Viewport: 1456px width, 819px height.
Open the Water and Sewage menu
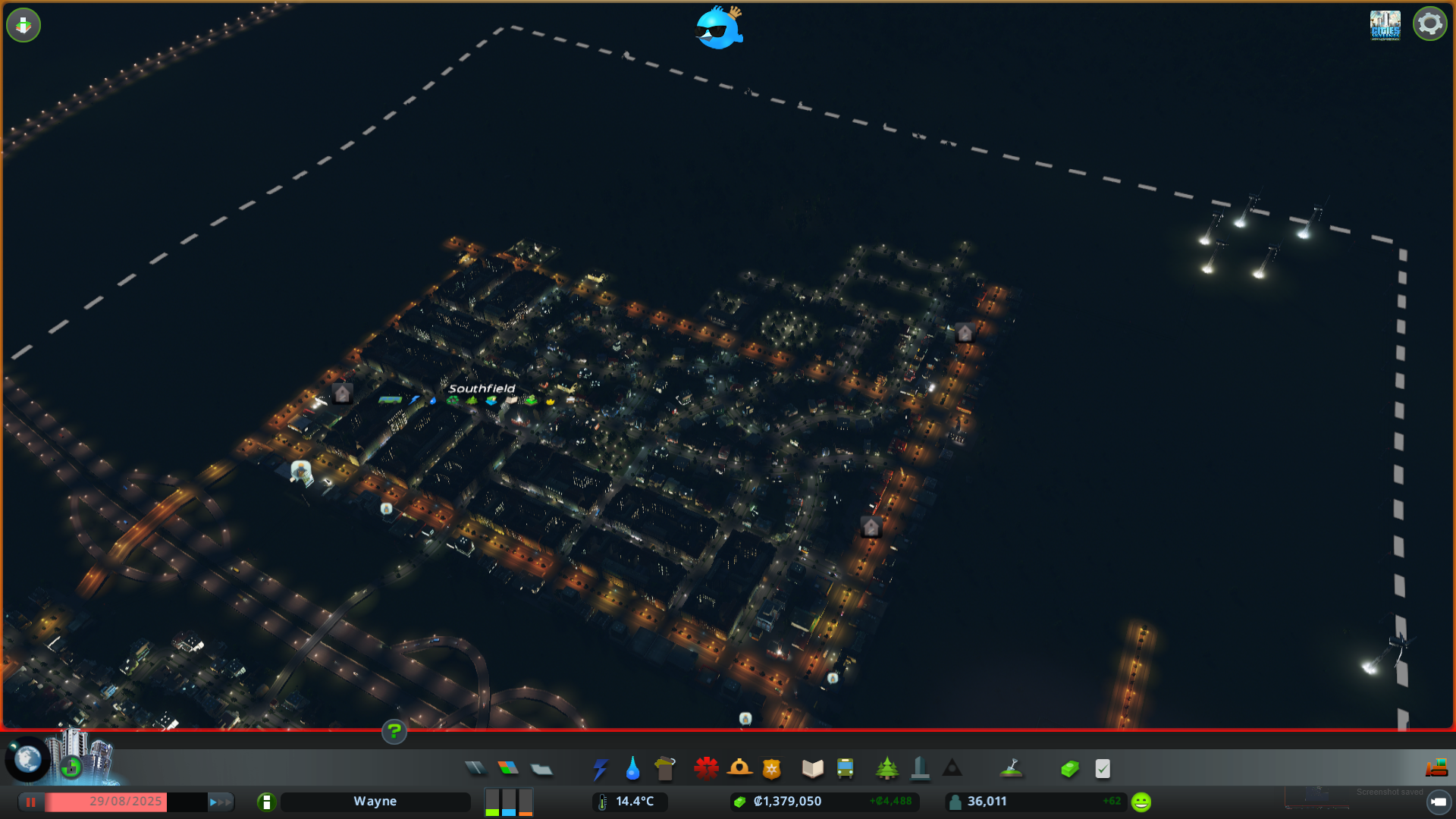pyautogui.click(x=632, y=768)
